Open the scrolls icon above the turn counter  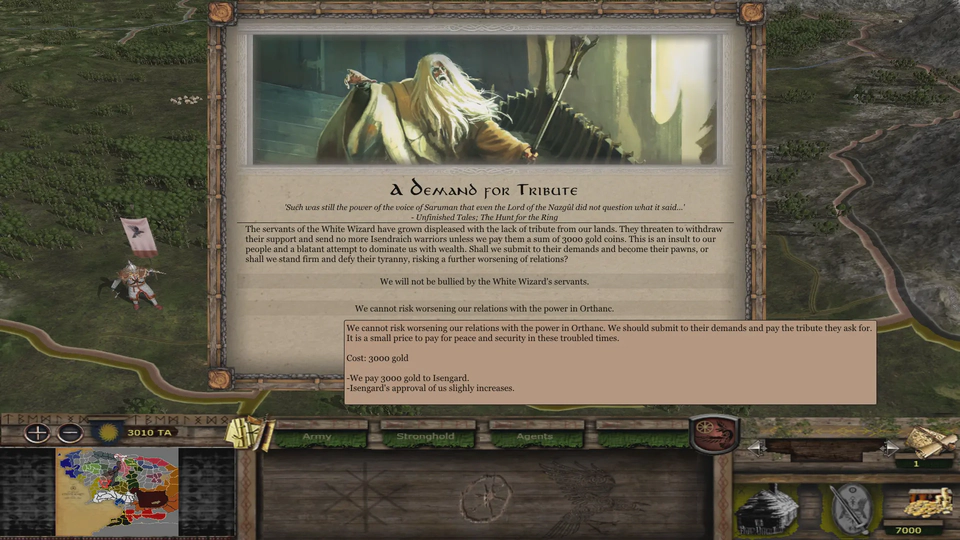pos(927,440)
